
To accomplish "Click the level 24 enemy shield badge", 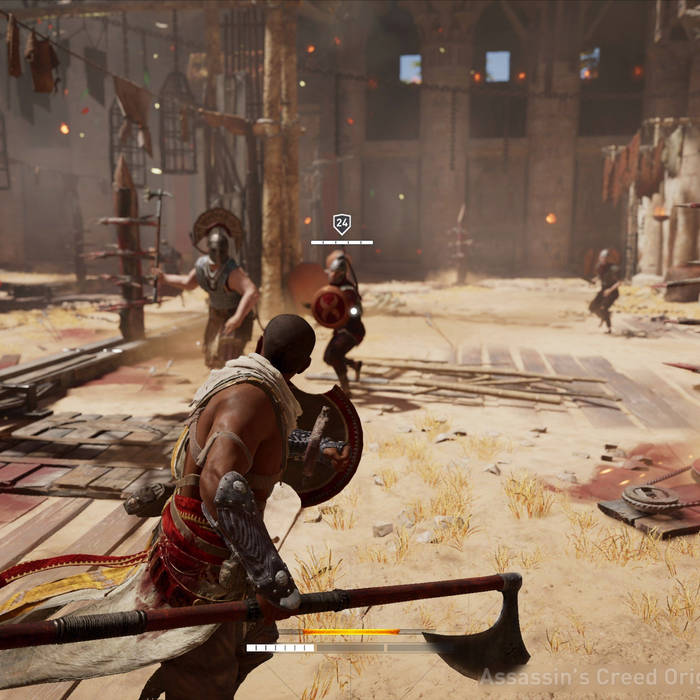I will pos(341,224).
